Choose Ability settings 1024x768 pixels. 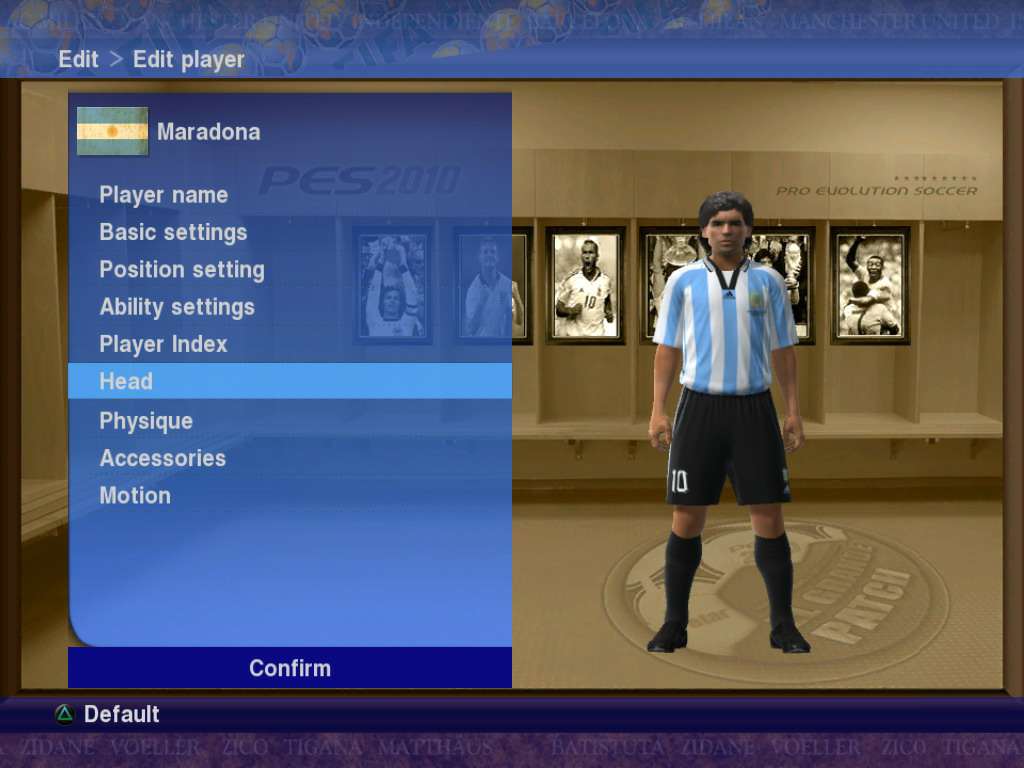coord(177,307)
